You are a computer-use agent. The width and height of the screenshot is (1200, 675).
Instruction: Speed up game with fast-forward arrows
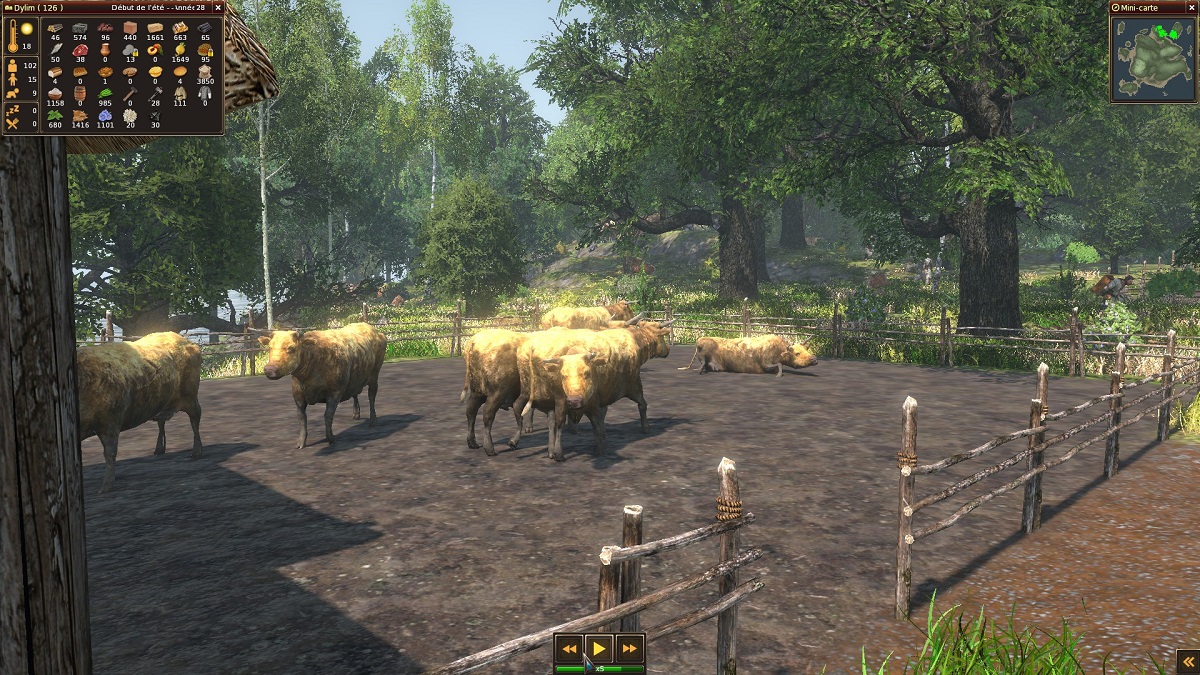tap(629, 649)
